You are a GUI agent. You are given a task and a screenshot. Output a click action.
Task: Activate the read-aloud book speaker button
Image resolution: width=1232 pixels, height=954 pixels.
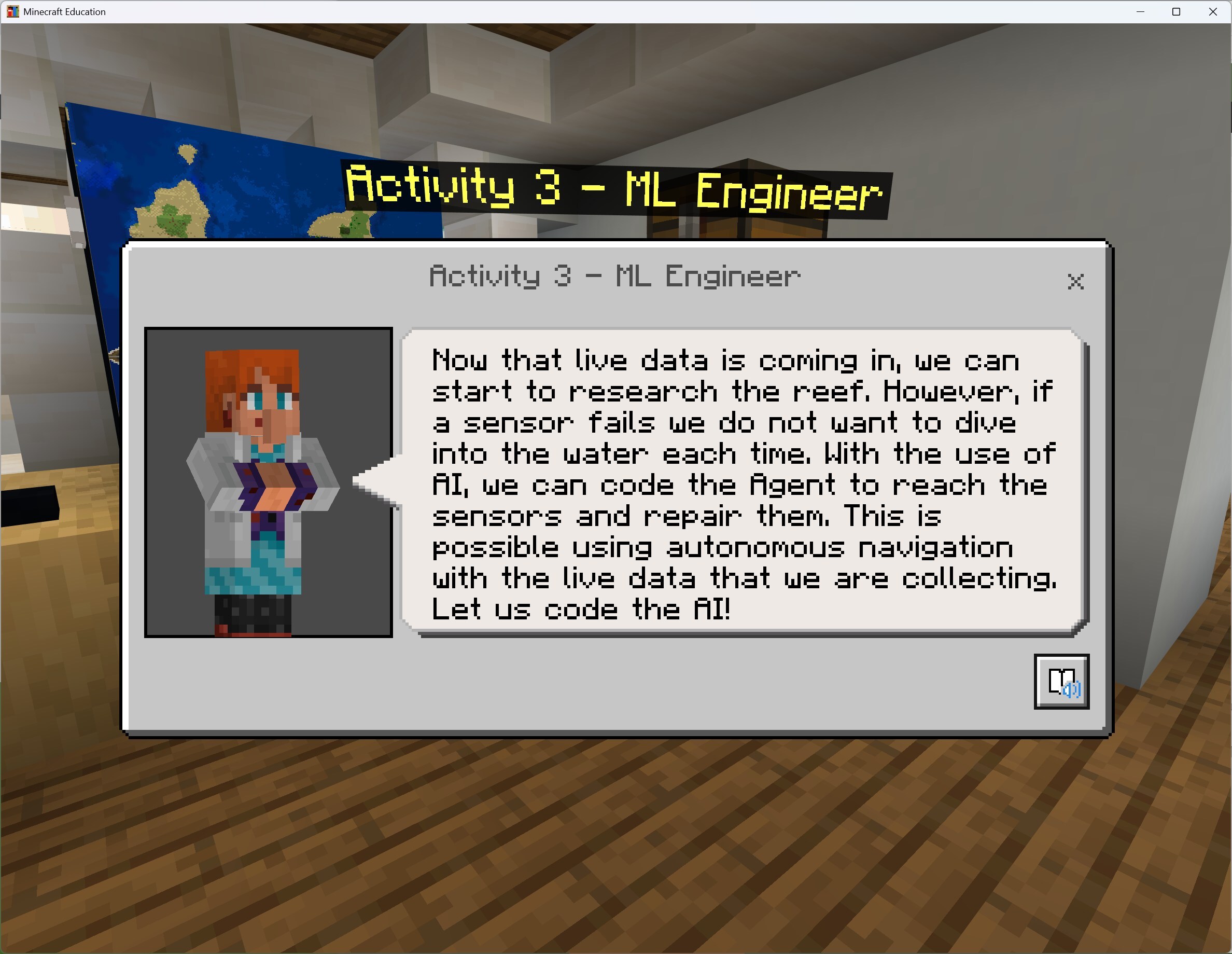(1061, 681)
